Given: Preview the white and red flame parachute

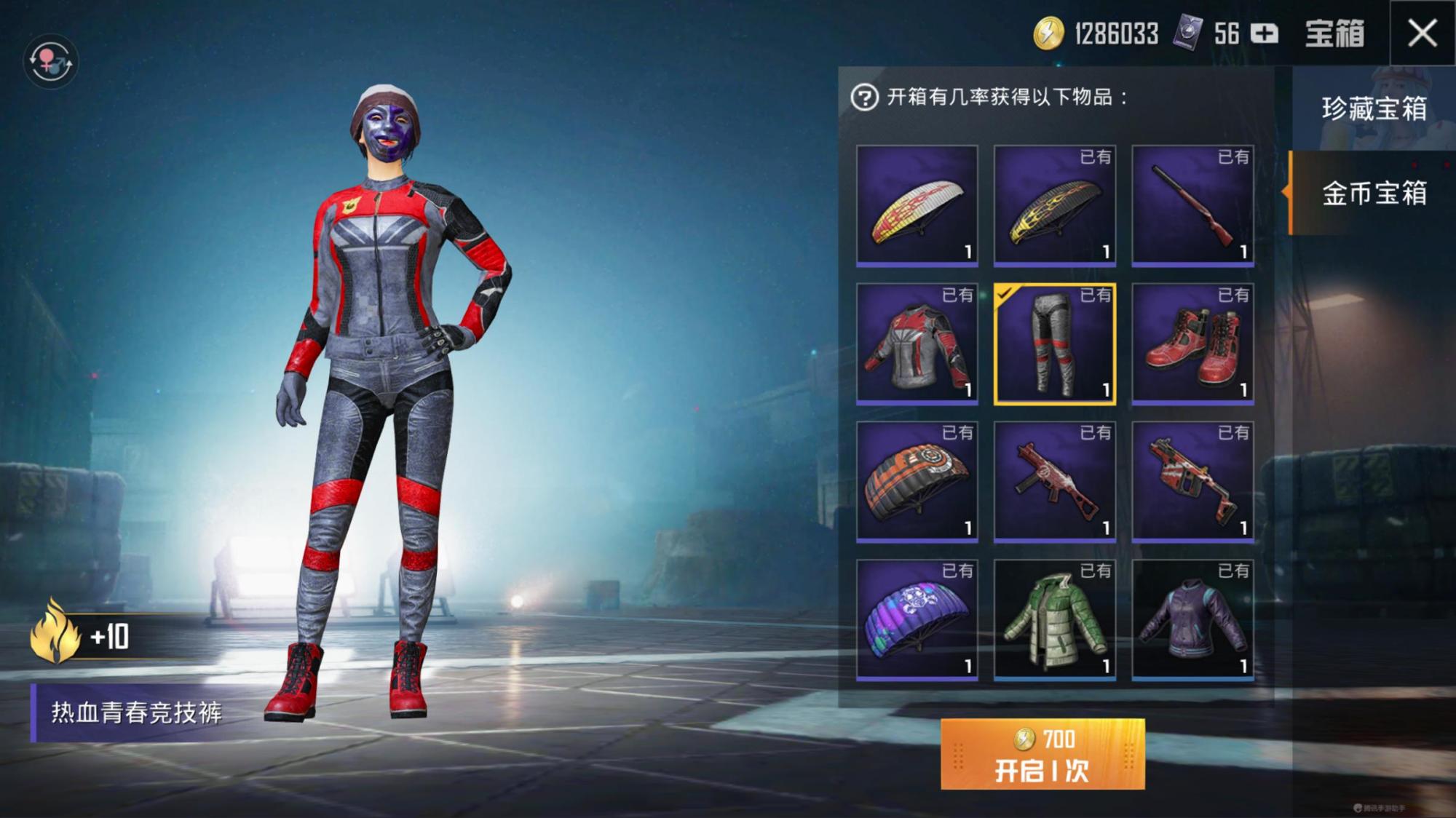Looking at the screenshot, I should (917, 204).
